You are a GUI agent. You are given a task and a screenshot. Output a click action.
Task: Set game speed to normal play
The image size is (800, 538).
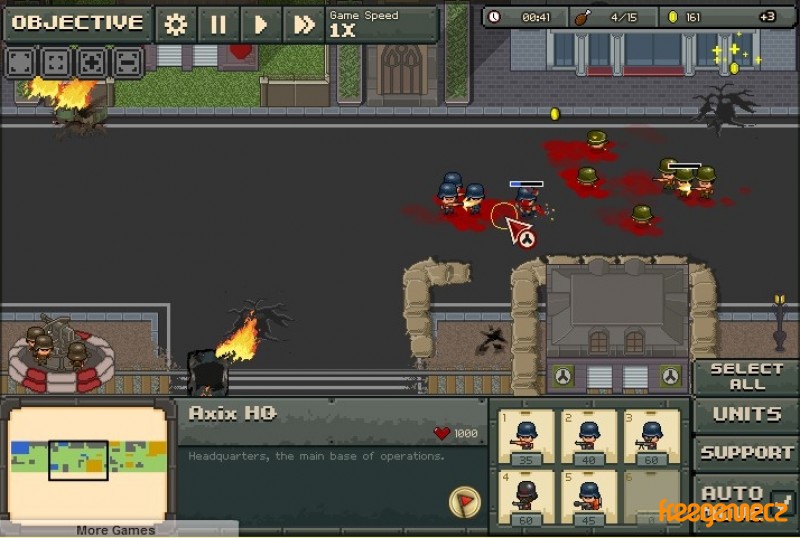tap(260, 24)
